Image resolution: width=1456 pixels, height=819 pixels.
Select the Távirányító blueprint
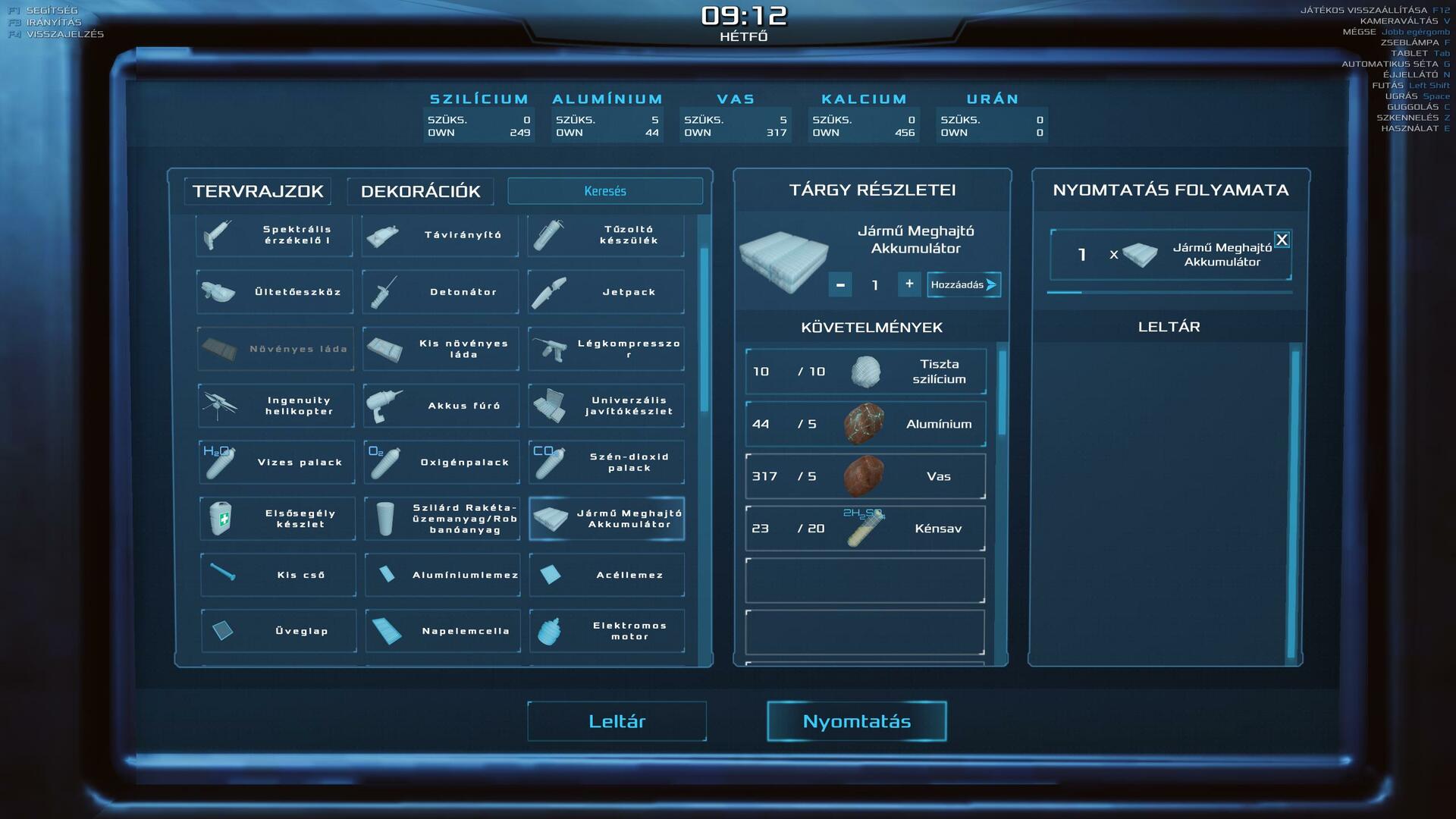(441, 235)
